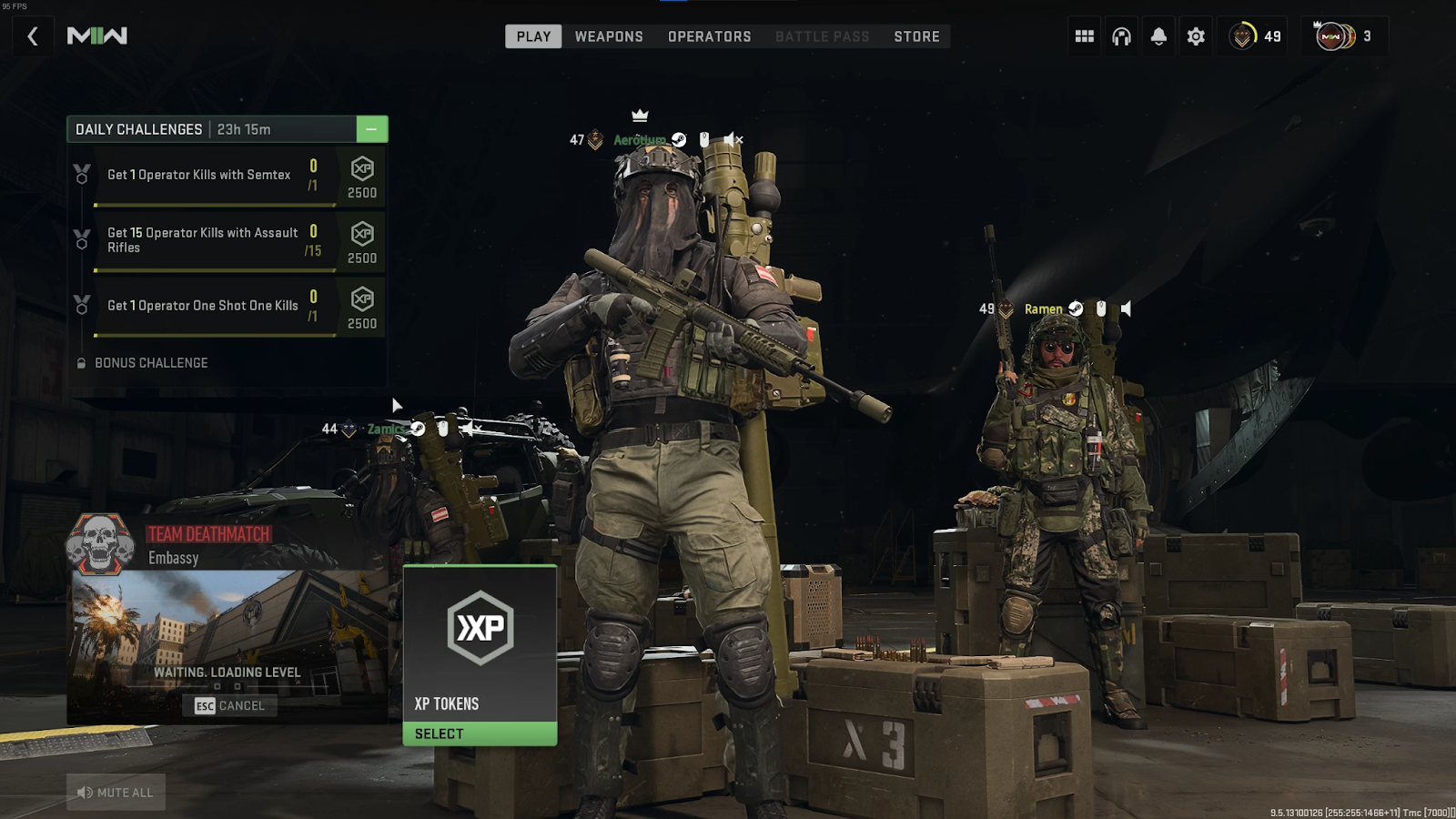Image resolution: width=1456 pixels, height=819 pixels.
Task: Open settings with the gear icon
Action: click(1196, 36)
